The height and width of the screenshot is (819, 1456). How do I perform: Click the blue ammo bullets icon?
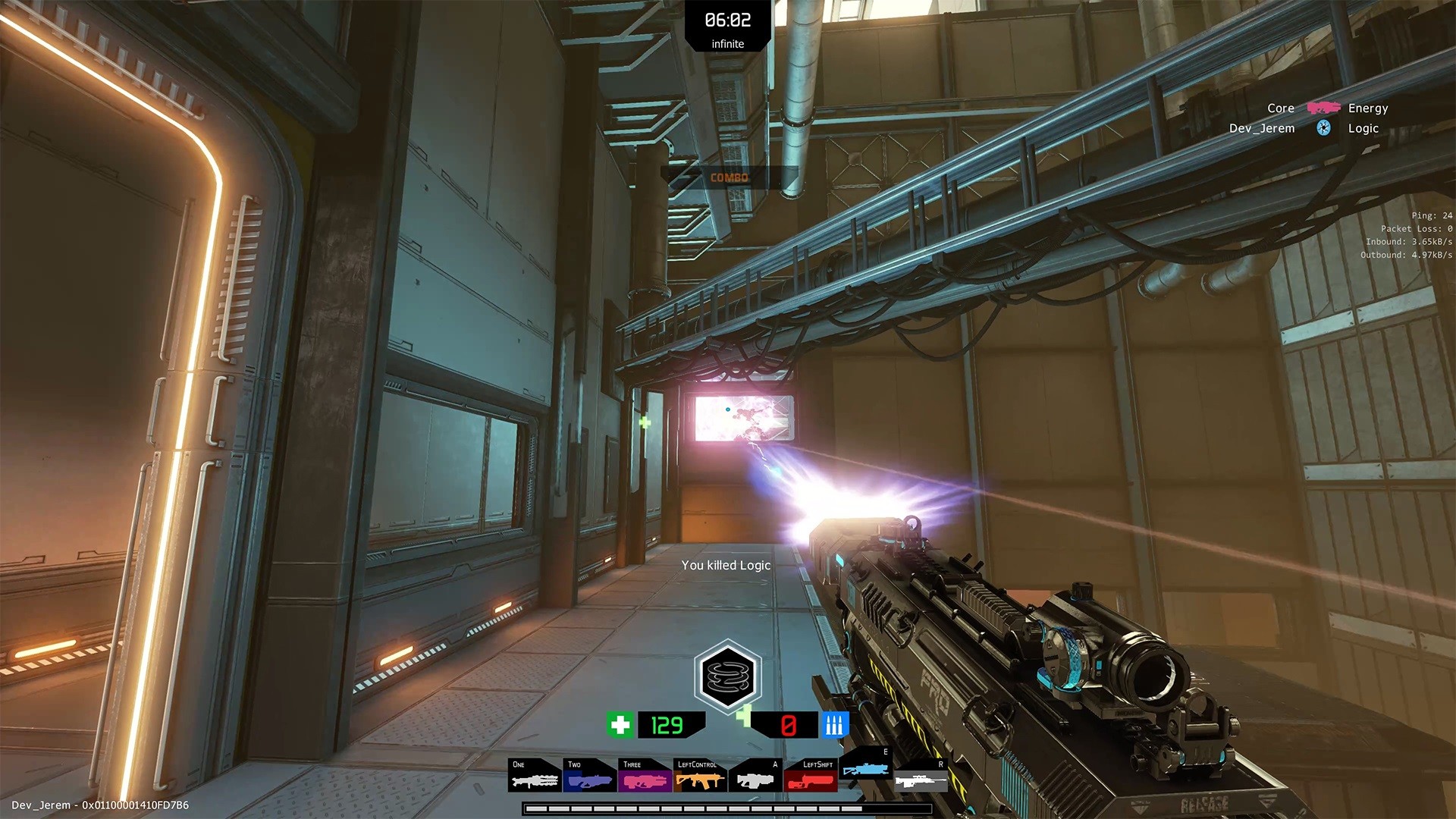tap(833, 725)
